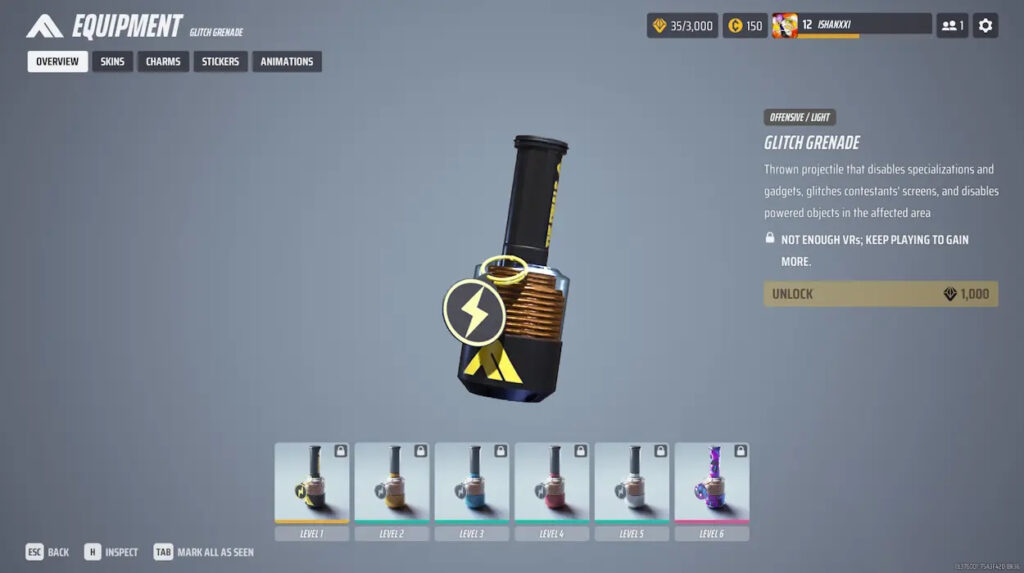Show the Charms tab
The image size is (1024, 573).
pyautogui.click(x=163, y=62)
